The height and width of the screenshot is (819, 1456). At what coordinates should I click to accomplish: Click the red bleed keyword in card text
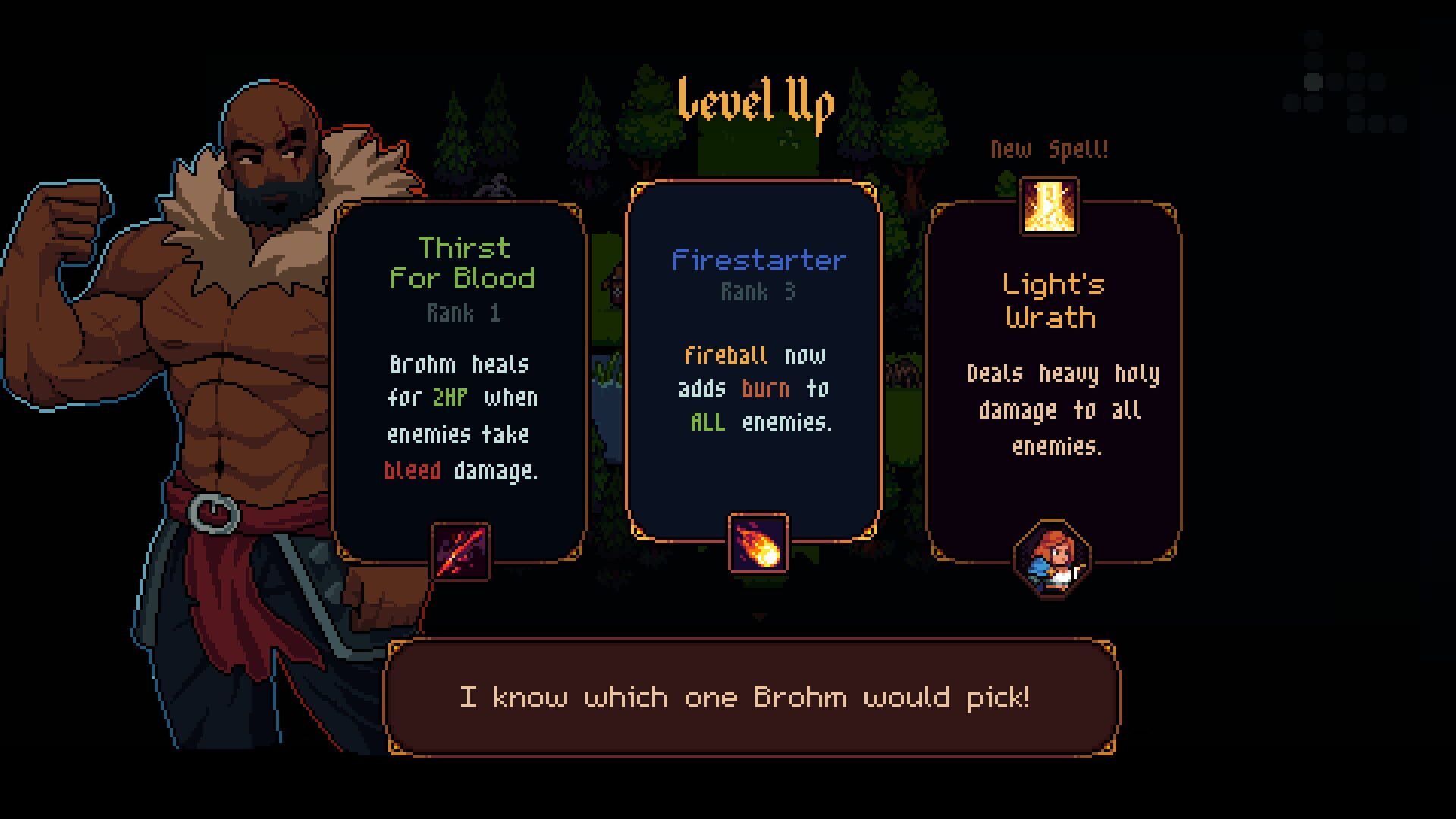(x=414, y=469)
